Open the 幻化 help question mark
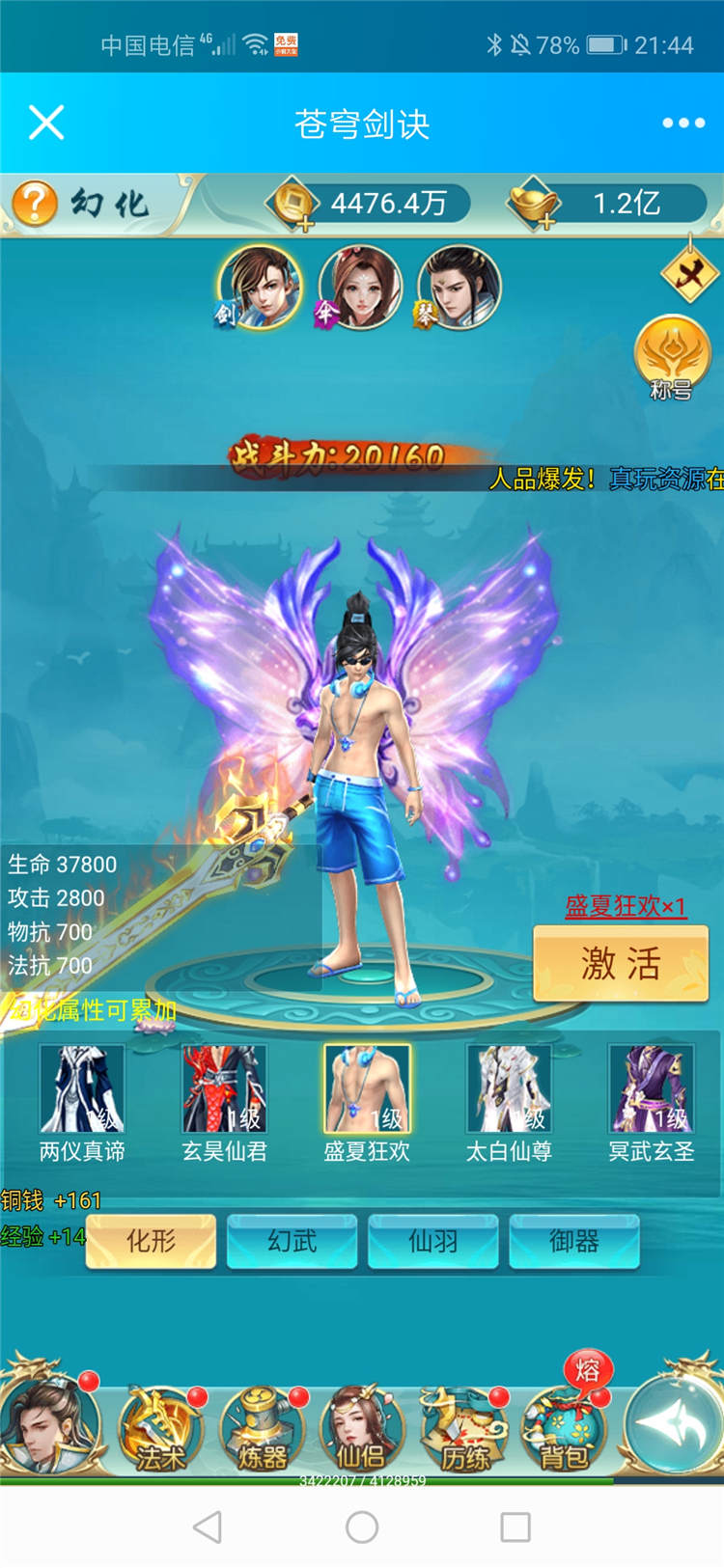This screenshot has height=1568, width=724. click(35, 204)
